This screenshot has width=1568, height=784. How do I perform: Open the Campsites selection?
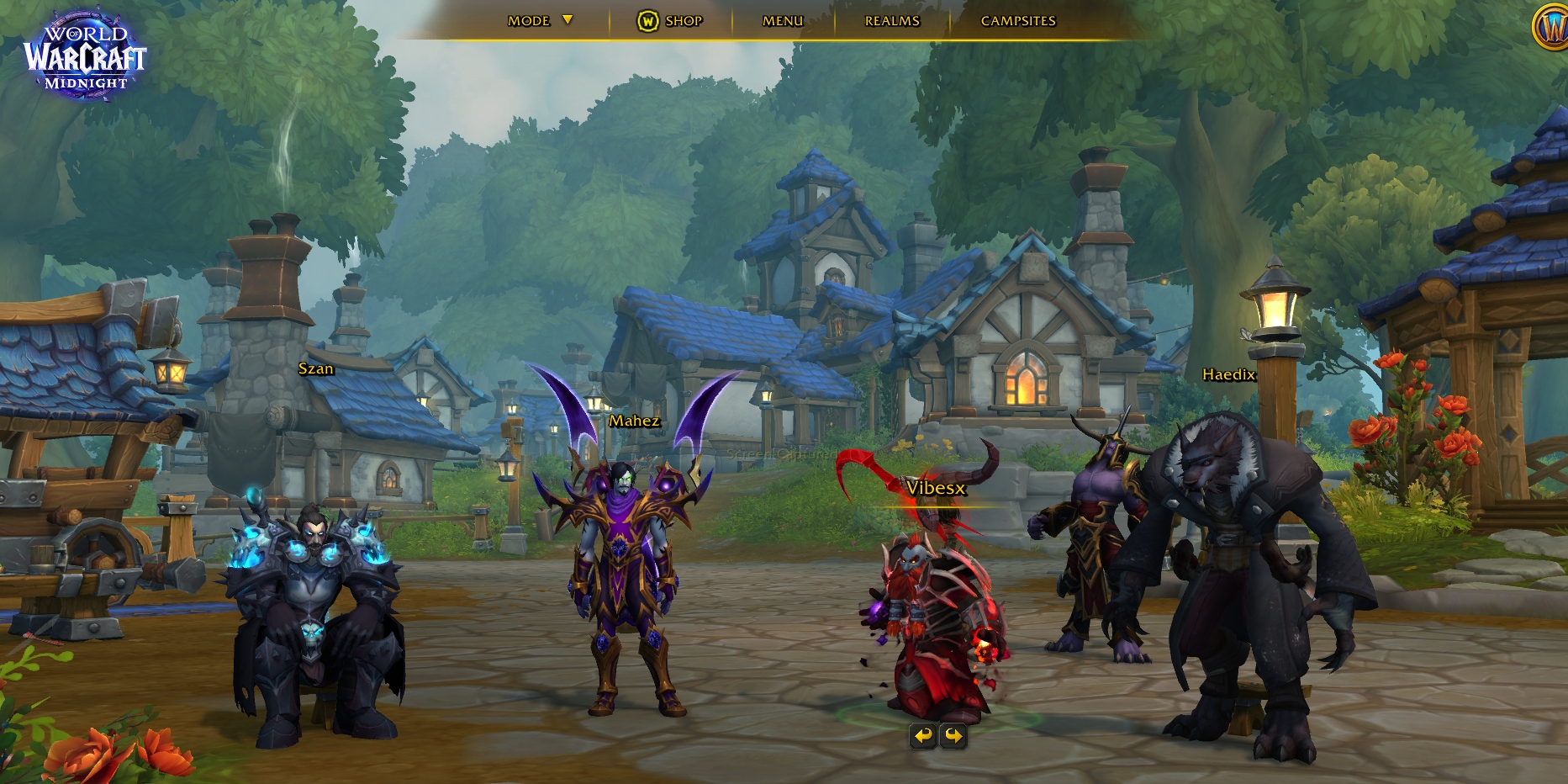coord(1018,20)
